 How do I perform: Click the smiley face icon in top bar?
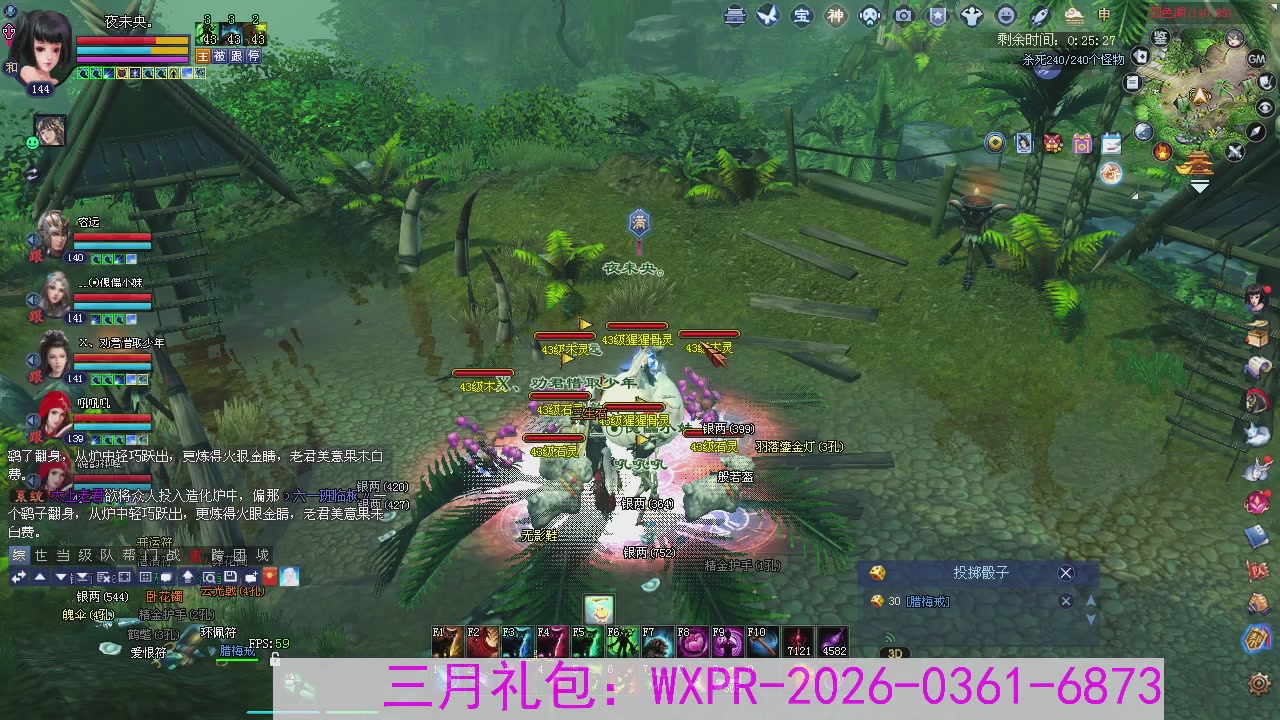point(1006,15)
